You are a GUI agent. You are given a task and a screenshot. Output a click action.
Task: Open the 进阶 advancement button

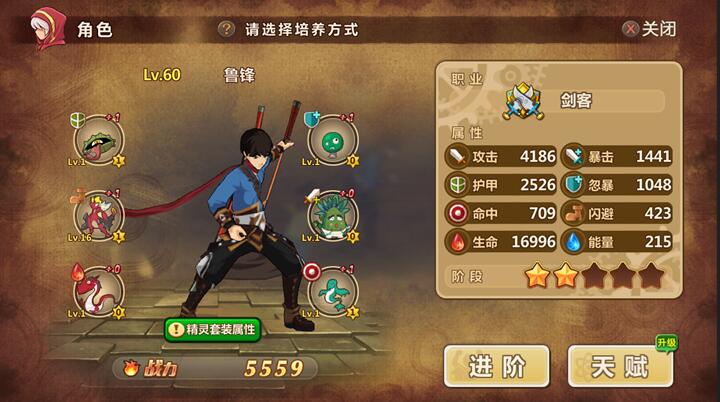coord(497,367)
